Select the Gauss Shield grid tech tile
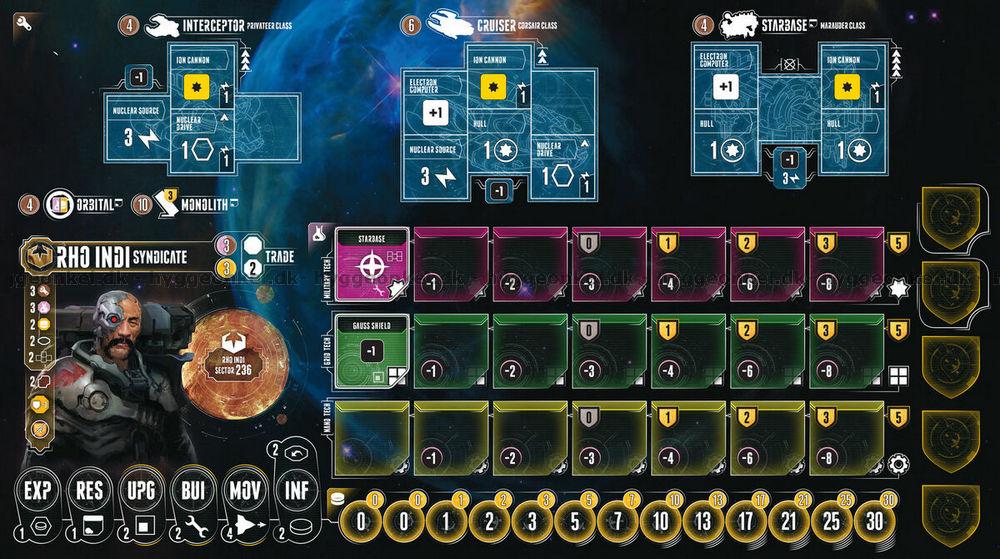Viewport: 1000px width, 559px height. point(372,350)
